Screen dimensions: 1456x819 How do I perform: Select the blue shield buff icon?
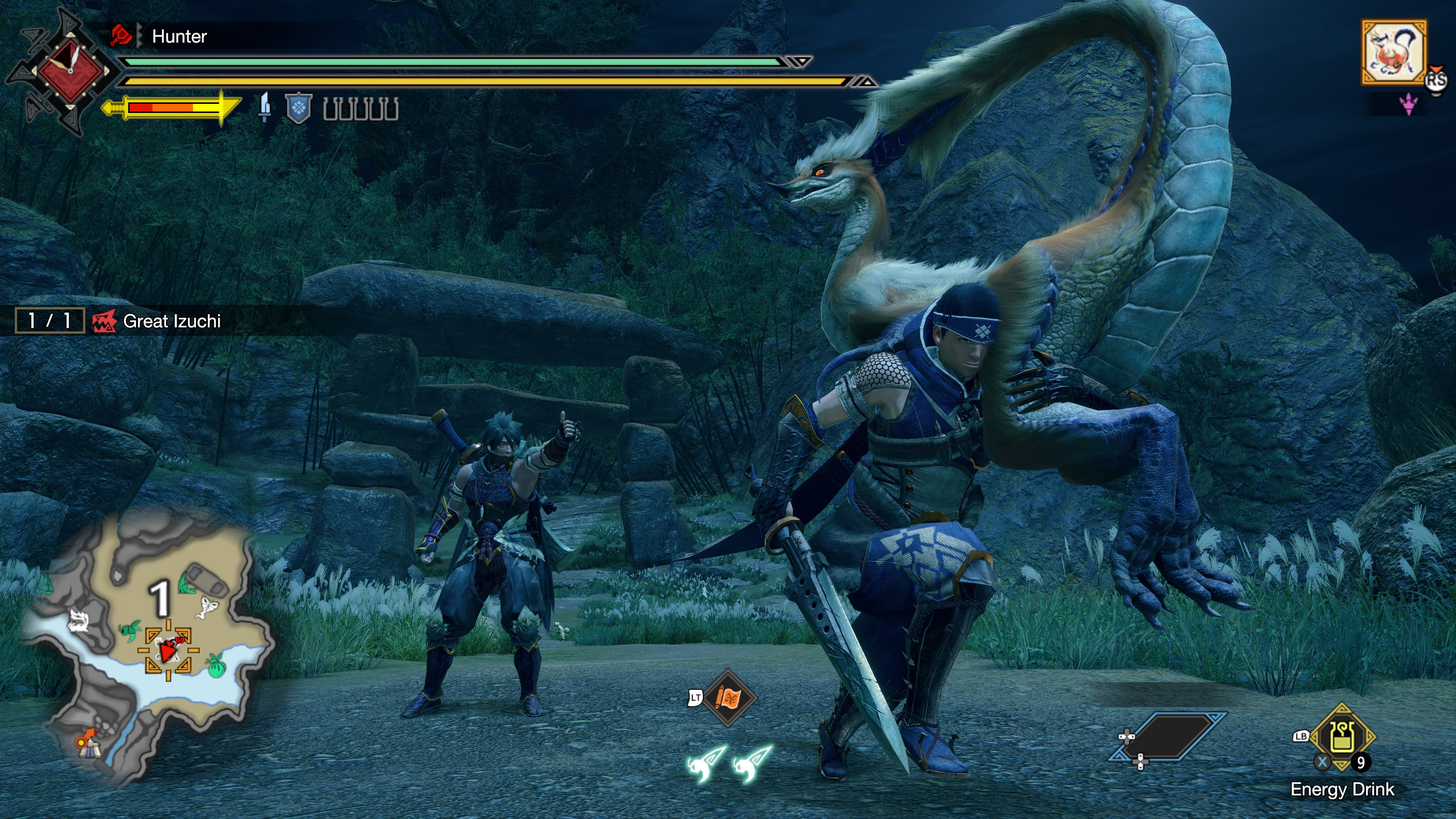(298, 108)
